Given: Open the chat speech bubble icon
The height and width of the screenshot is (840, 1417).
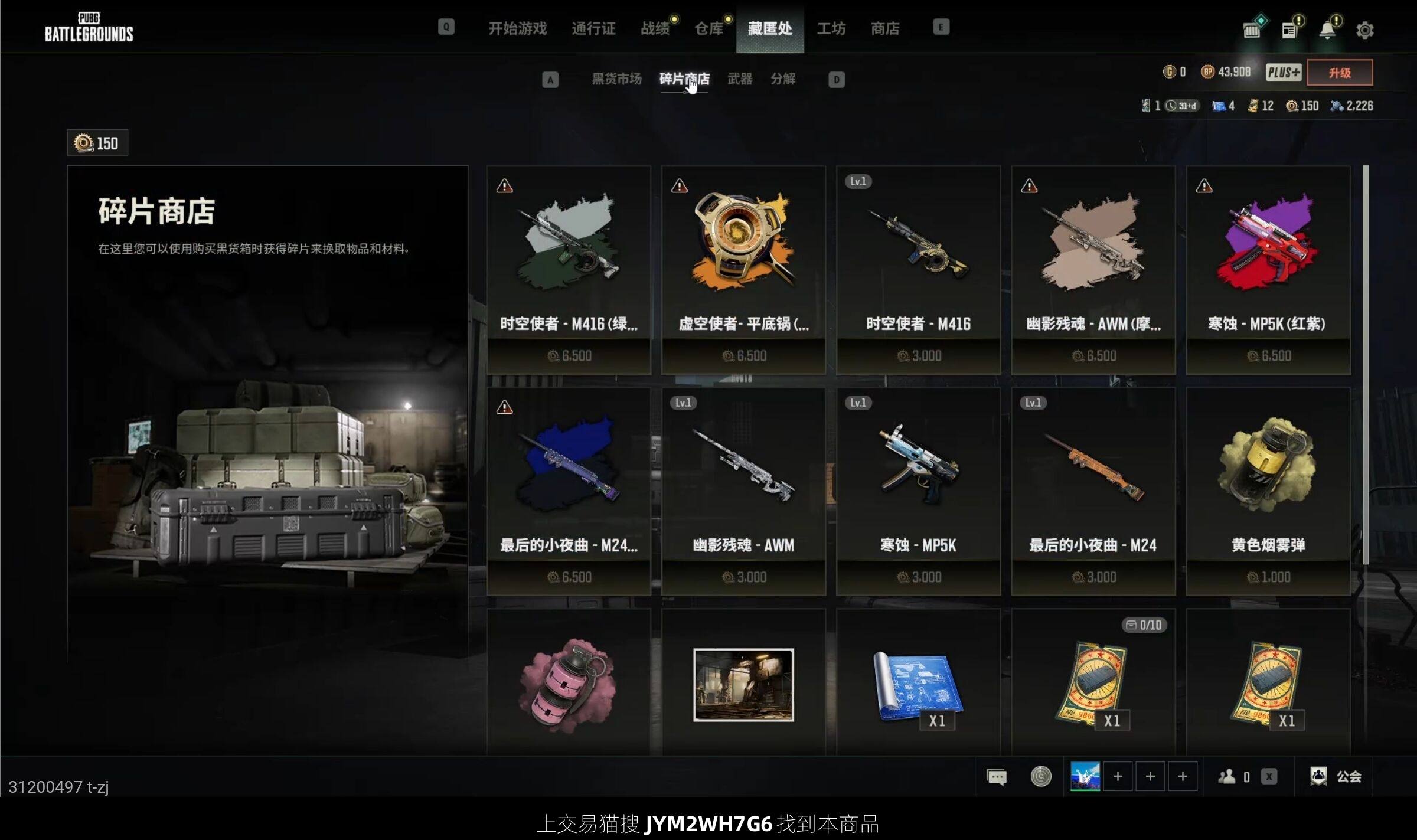Looking at the screenshot, I should [x=997, y=776].
